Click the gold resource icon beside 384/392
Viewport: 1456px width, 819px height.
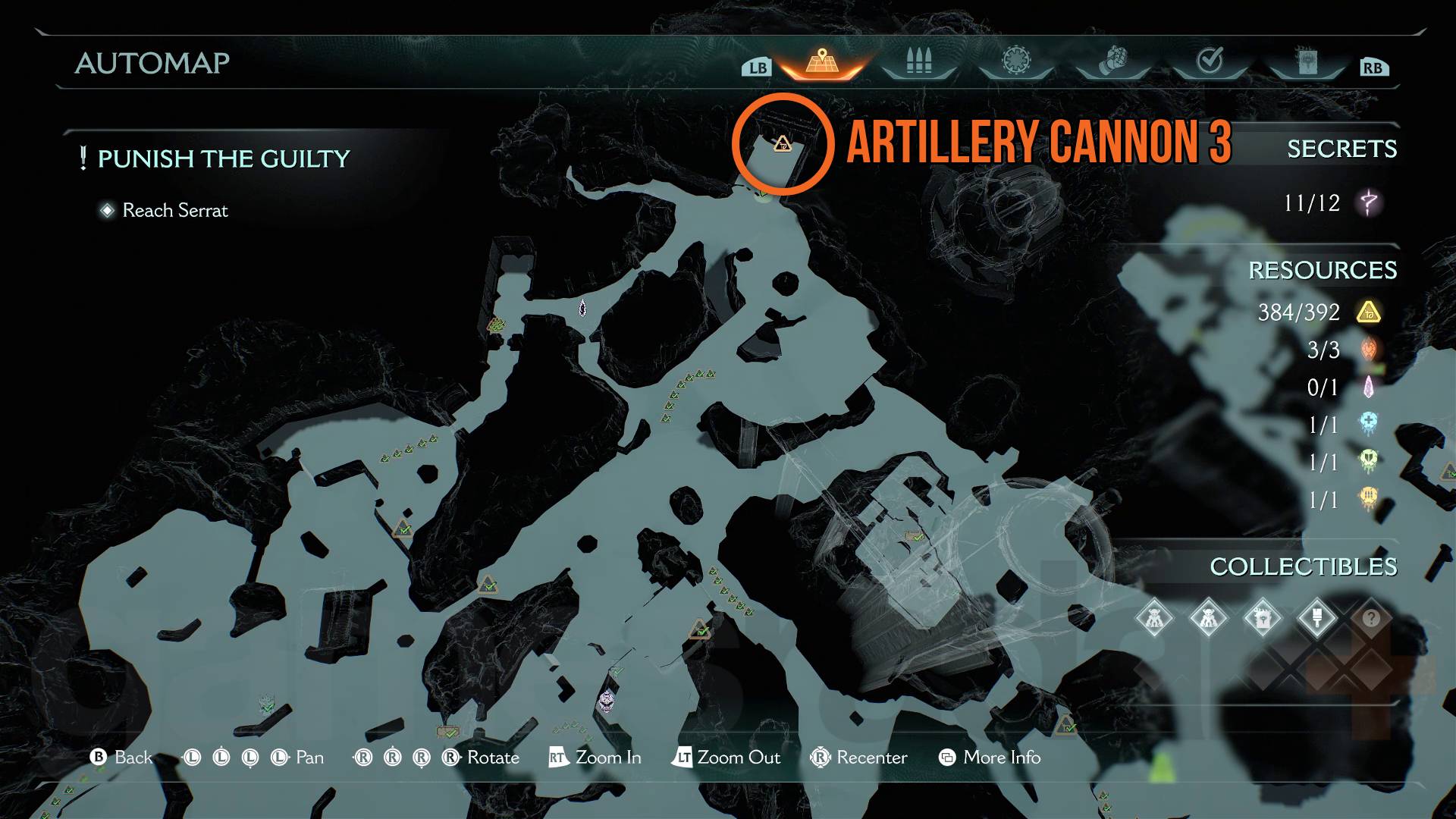[x=1369, y=312]
